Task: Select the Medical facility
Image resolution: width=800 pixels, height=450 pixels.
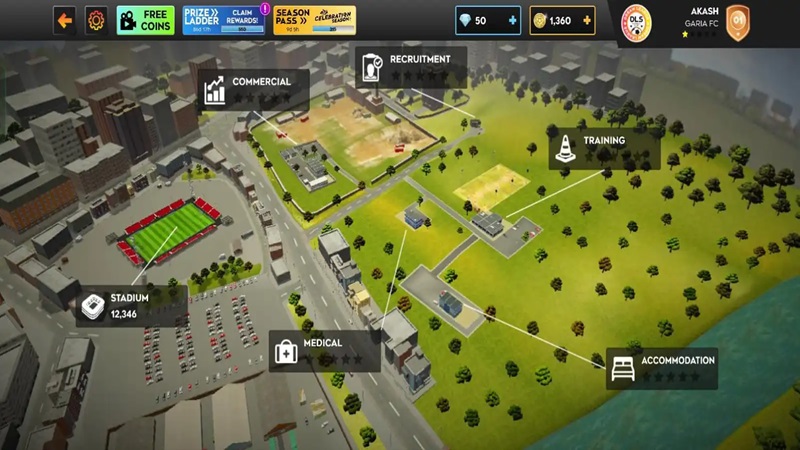Action: pos(324,350)
